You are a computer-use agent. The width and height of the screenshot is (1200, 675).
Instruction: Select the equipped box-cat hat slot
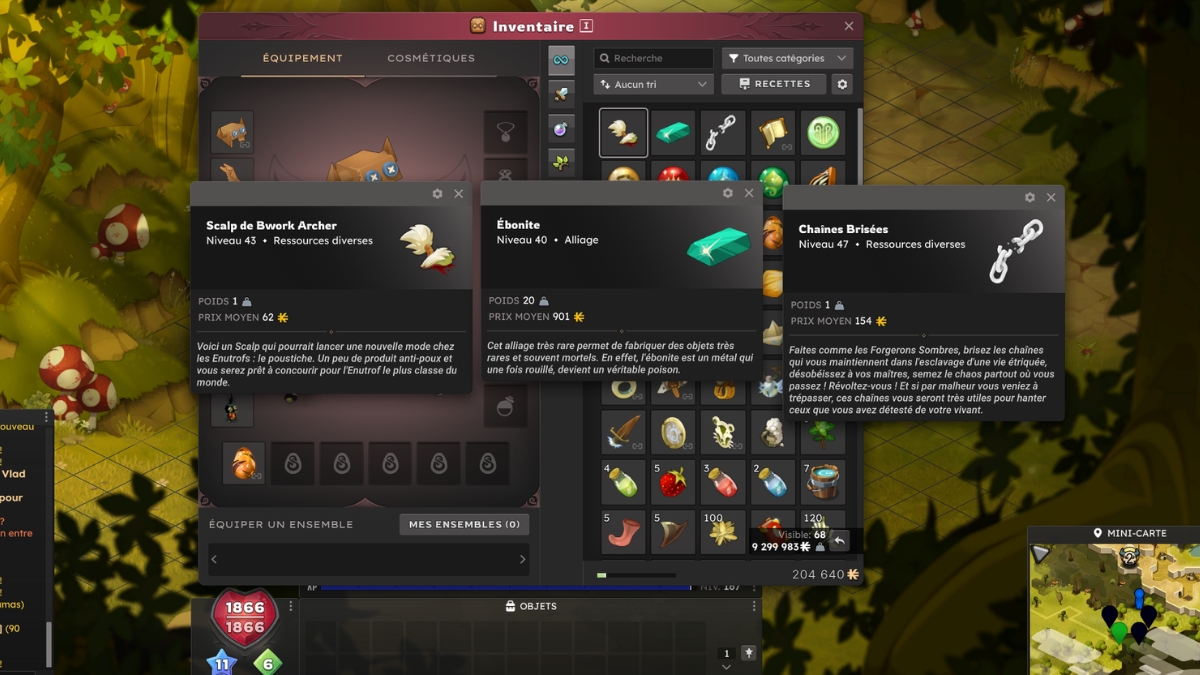pyautogui.click(x=232, y=132)
